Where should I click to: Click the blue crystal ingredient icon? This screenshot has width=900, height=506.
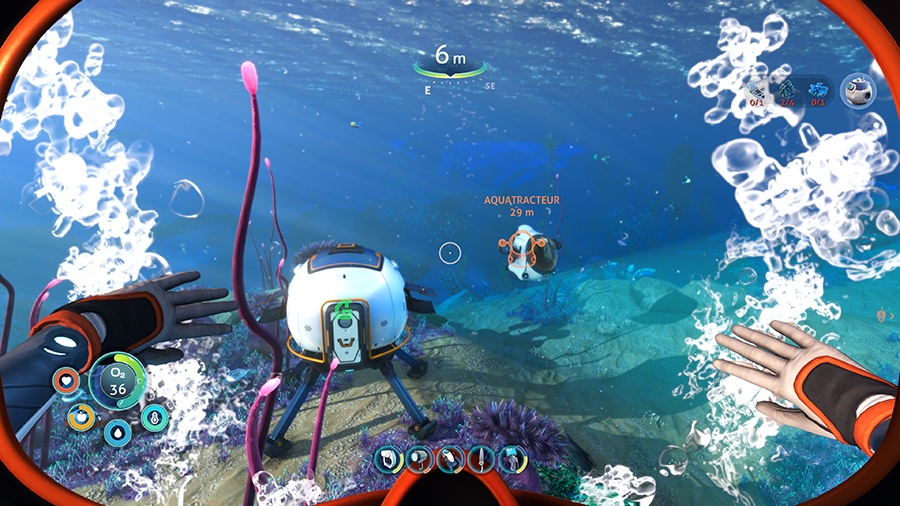tap(818, 90)
